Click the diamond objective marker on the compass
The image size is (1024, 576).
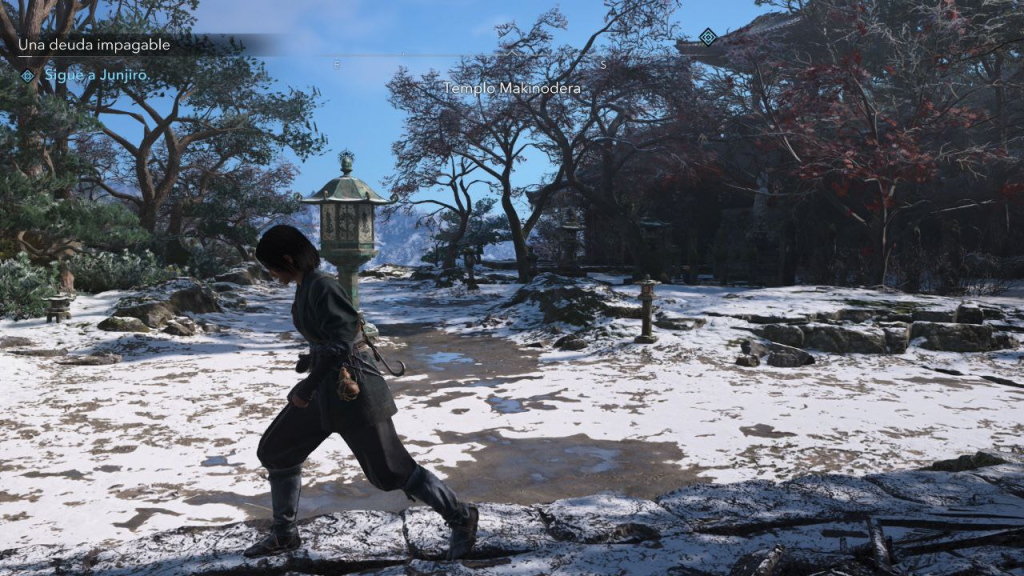coord(708,37)
